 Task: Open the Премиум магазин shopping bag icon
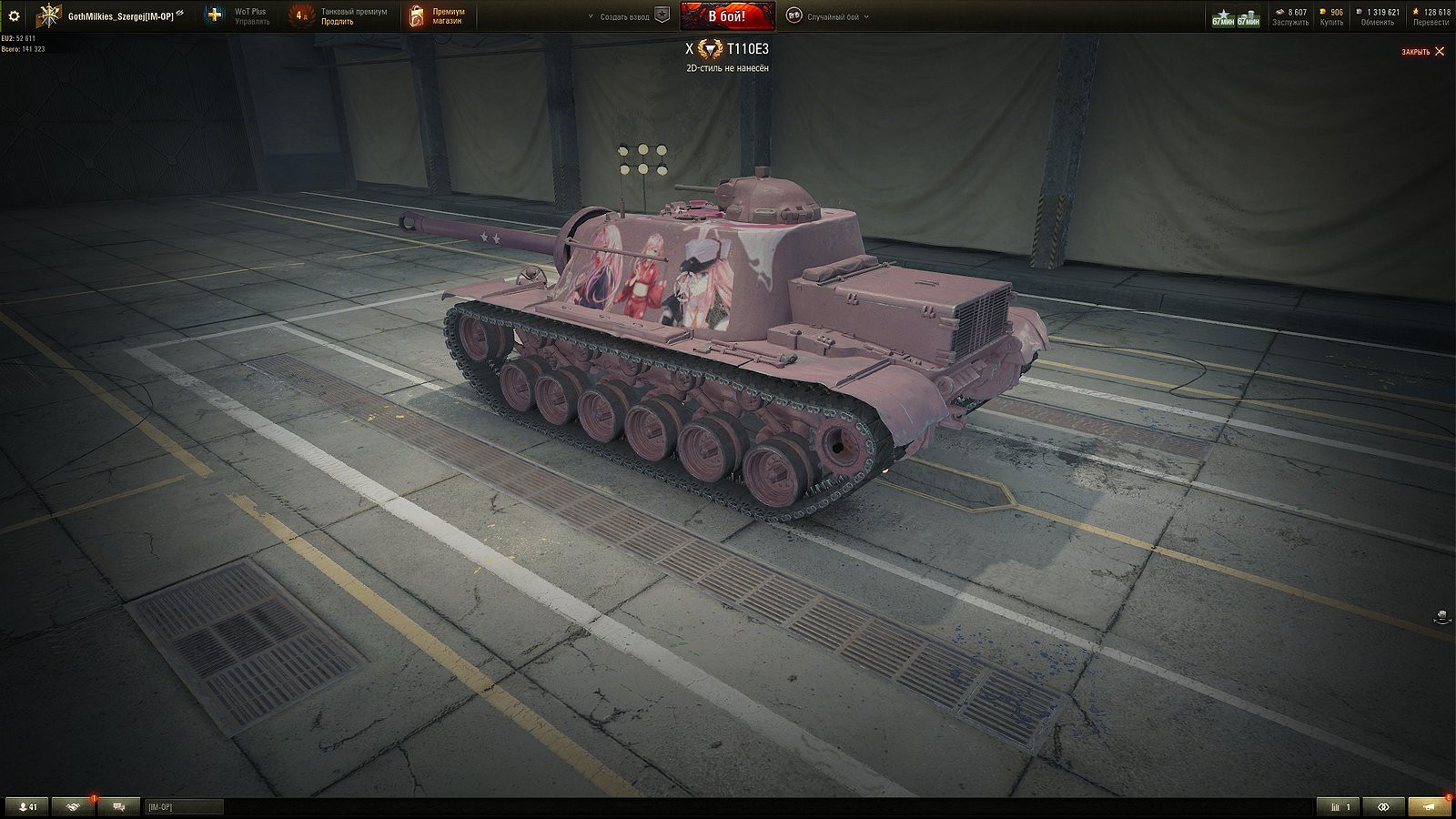click(419, 15)
